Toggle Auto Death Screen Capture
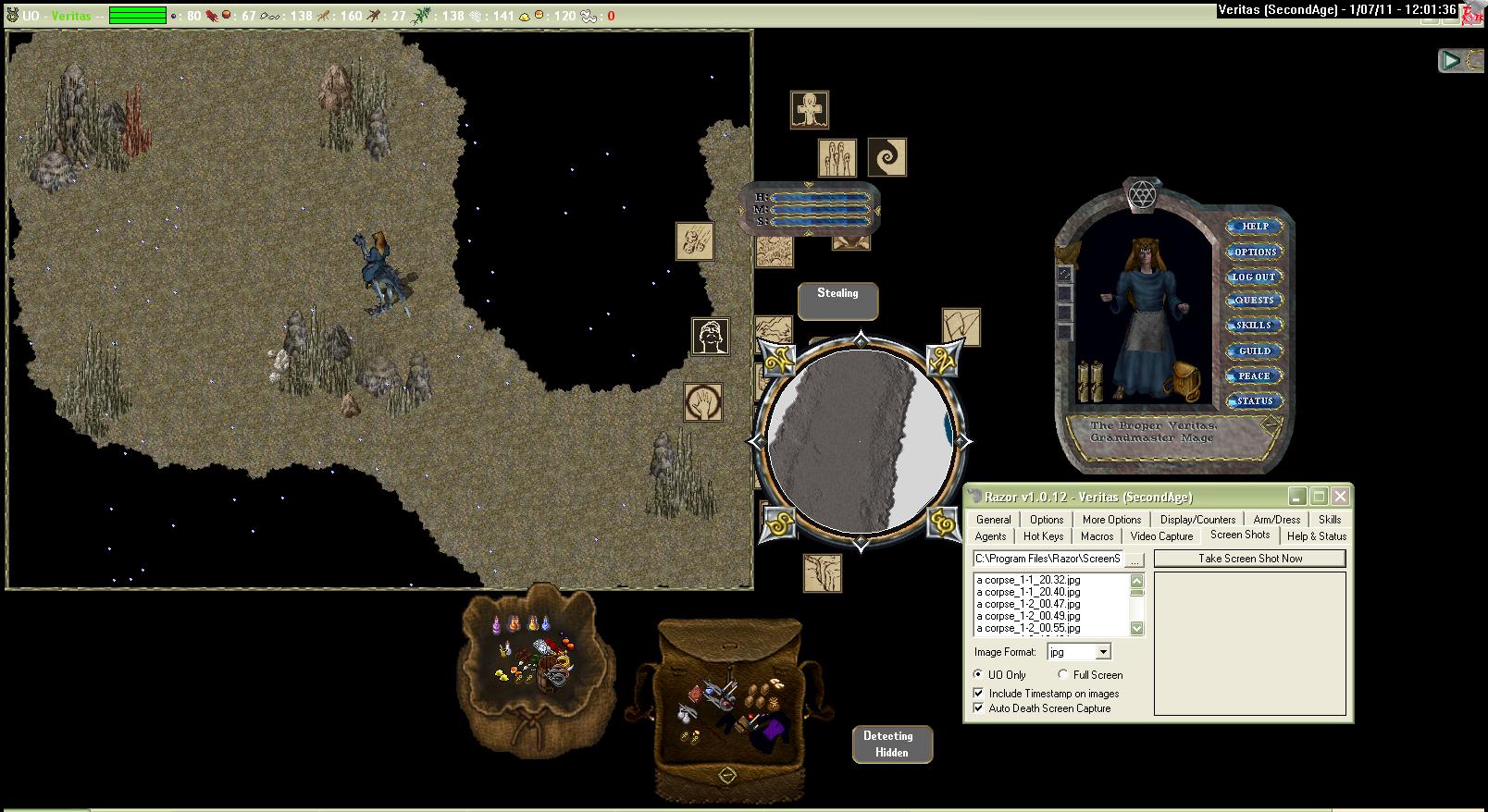 [979, 708]
